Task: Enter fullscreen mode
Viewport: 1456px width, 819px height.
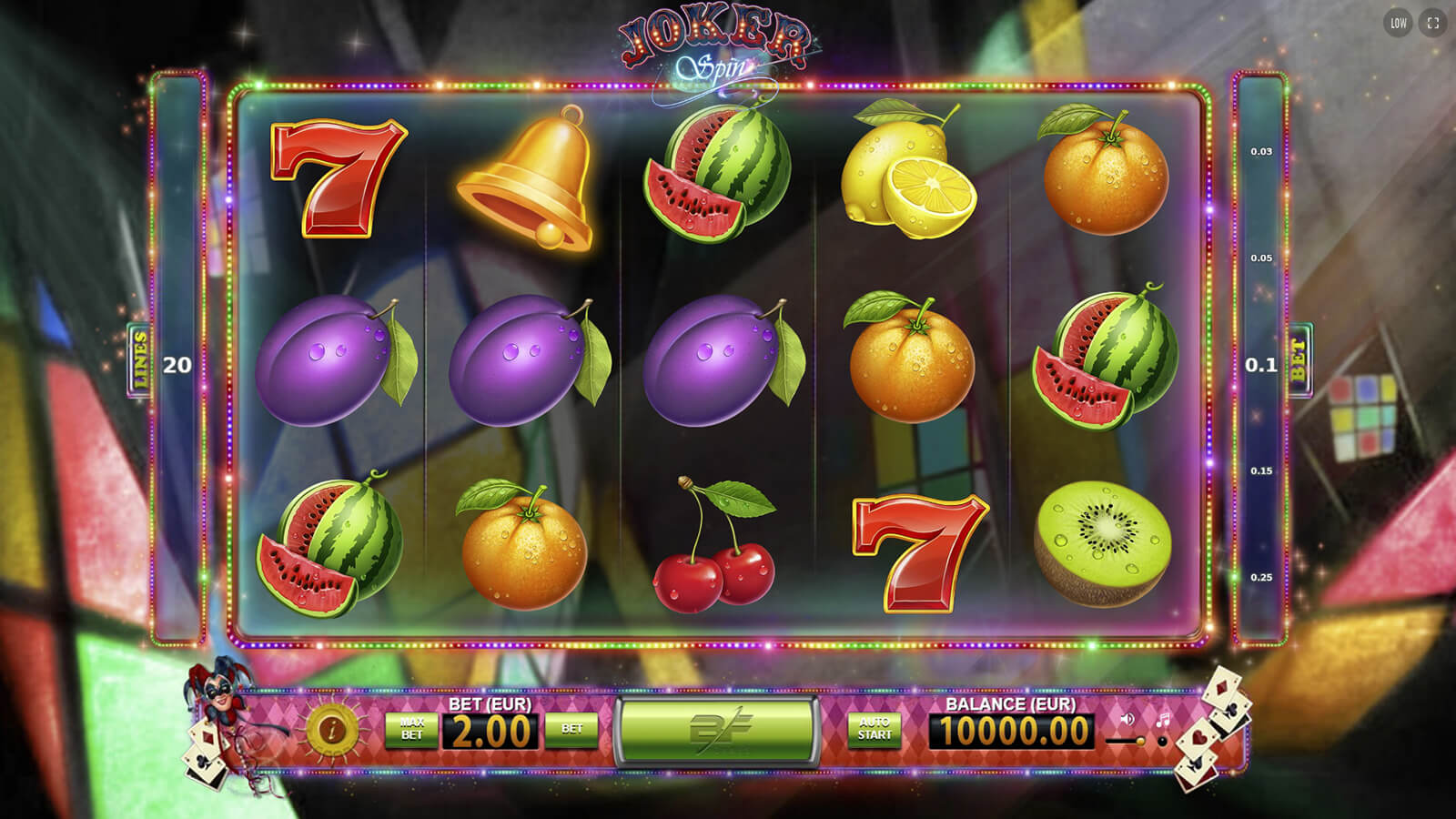Action: [1433, 24]
